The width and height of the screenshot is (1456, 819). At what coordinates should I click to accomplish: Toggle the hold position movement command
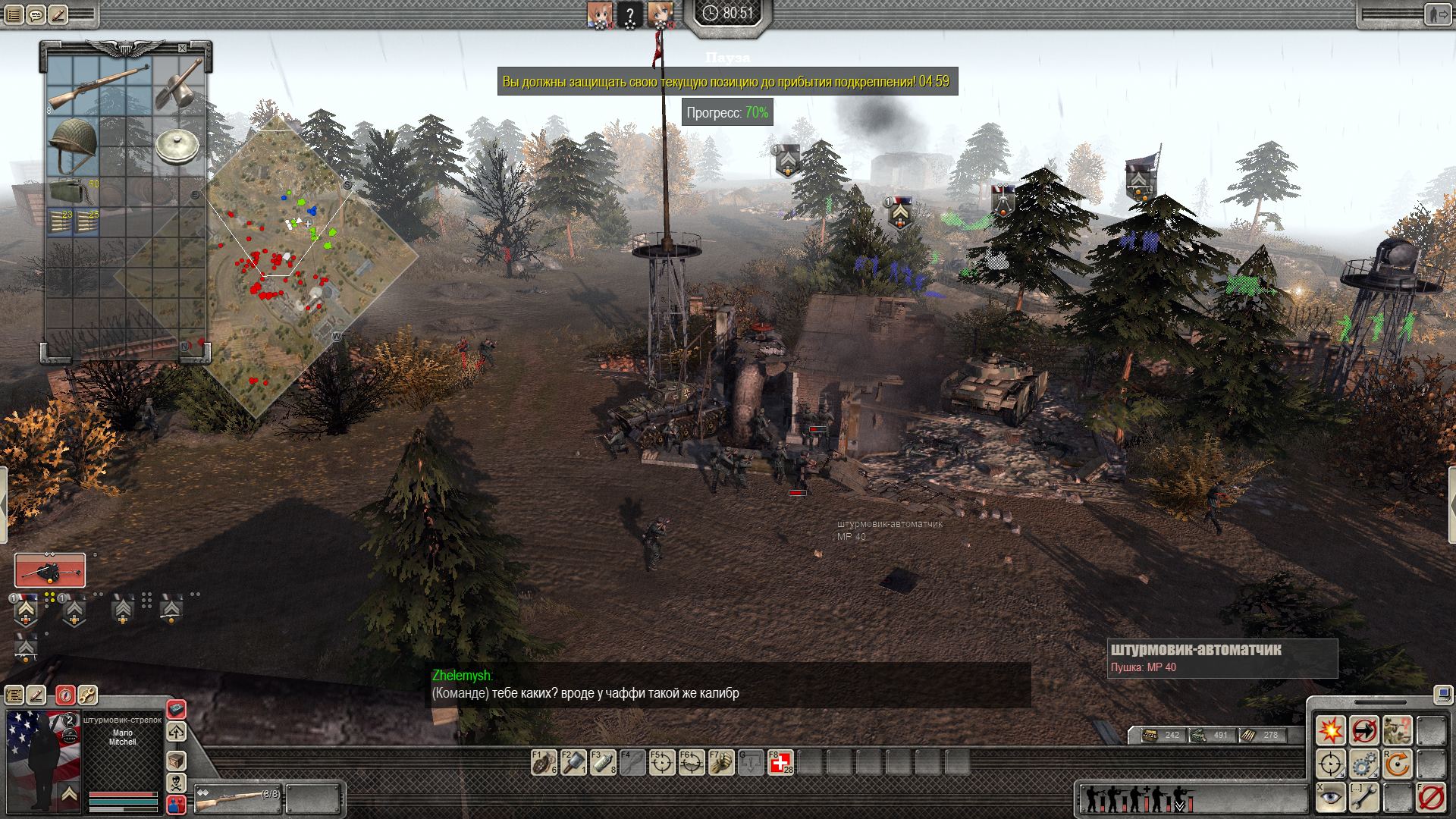point(1363,731)
